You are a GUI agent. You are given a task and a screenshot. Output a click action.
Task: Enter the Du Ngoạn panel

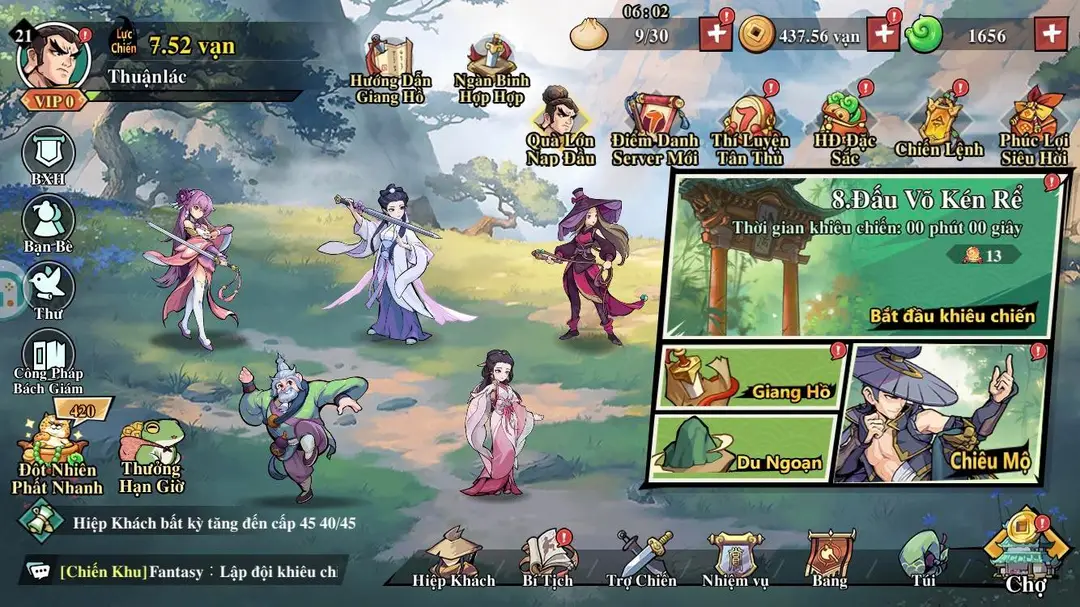(743, 448)
